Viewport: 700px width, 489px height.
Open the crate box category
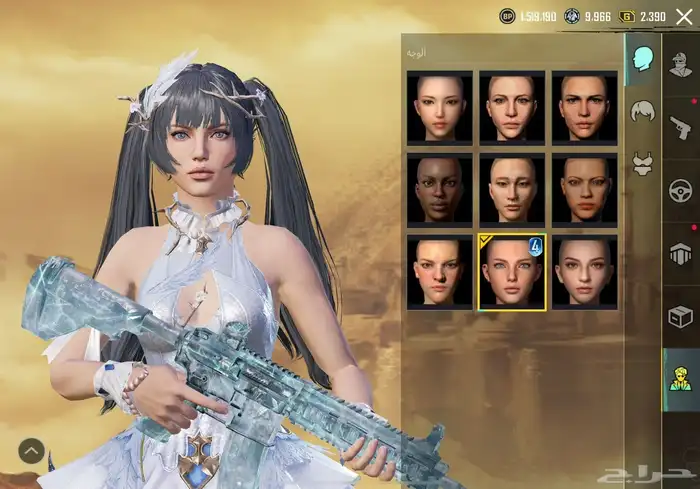click(680, 316)
